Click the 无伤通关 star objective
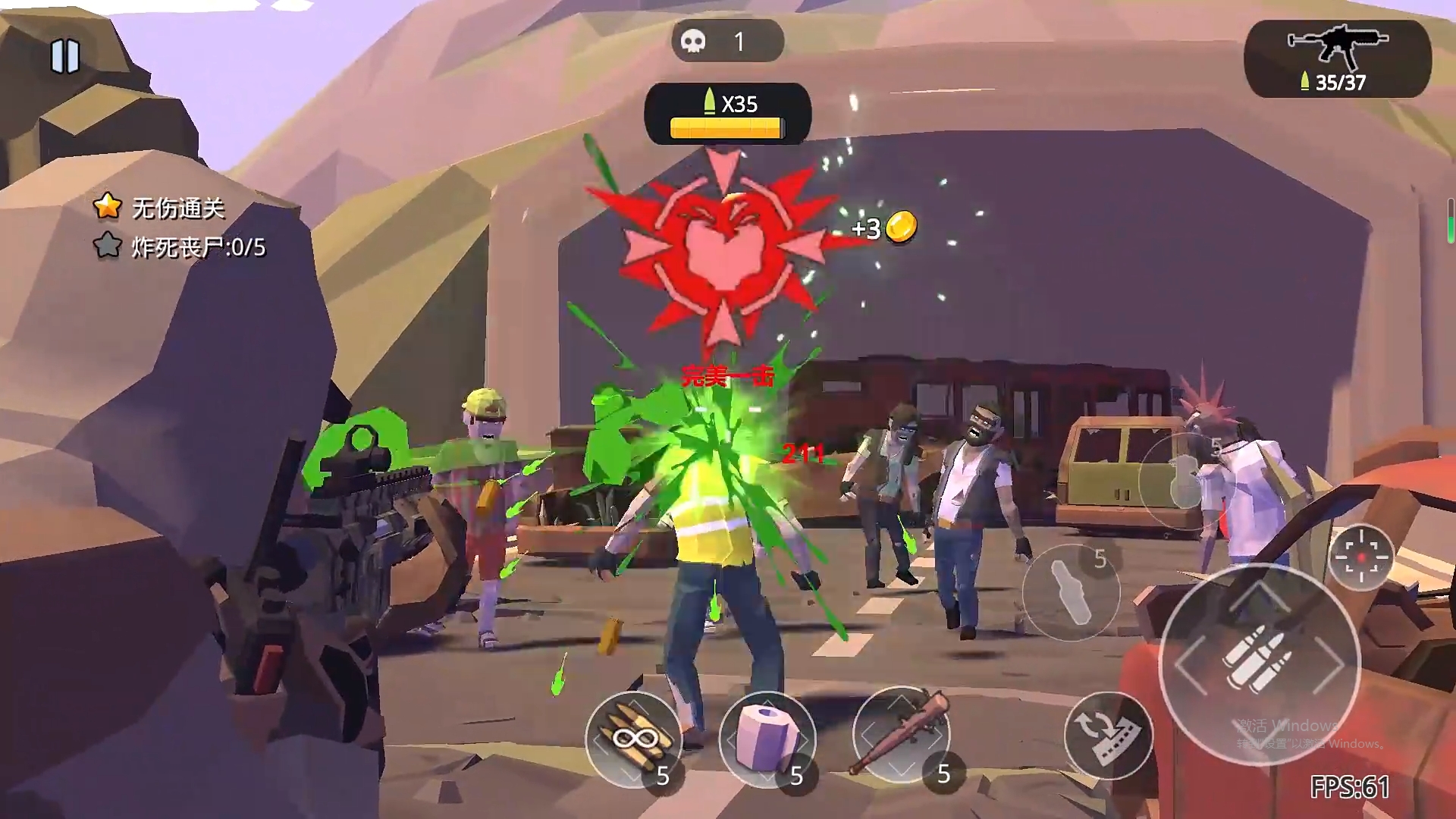The image size is (1456, 819). 160,207
